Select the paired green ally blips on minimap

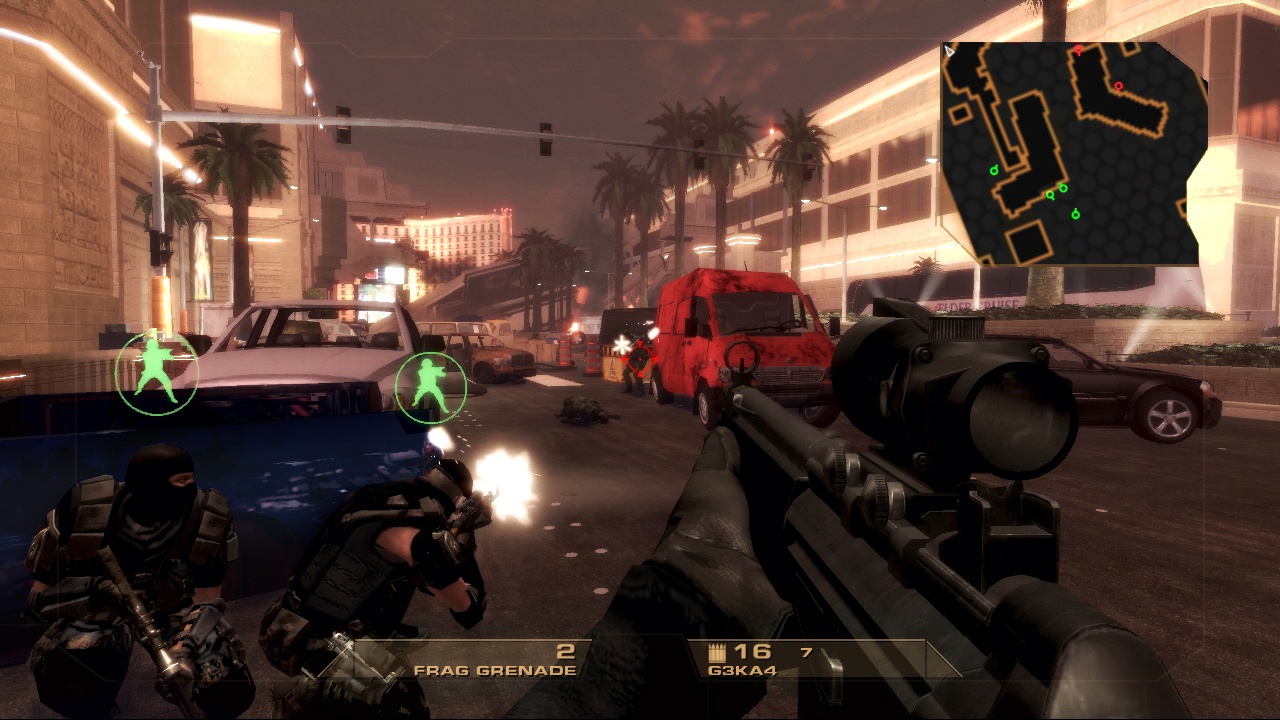(x=1057, y=190)
